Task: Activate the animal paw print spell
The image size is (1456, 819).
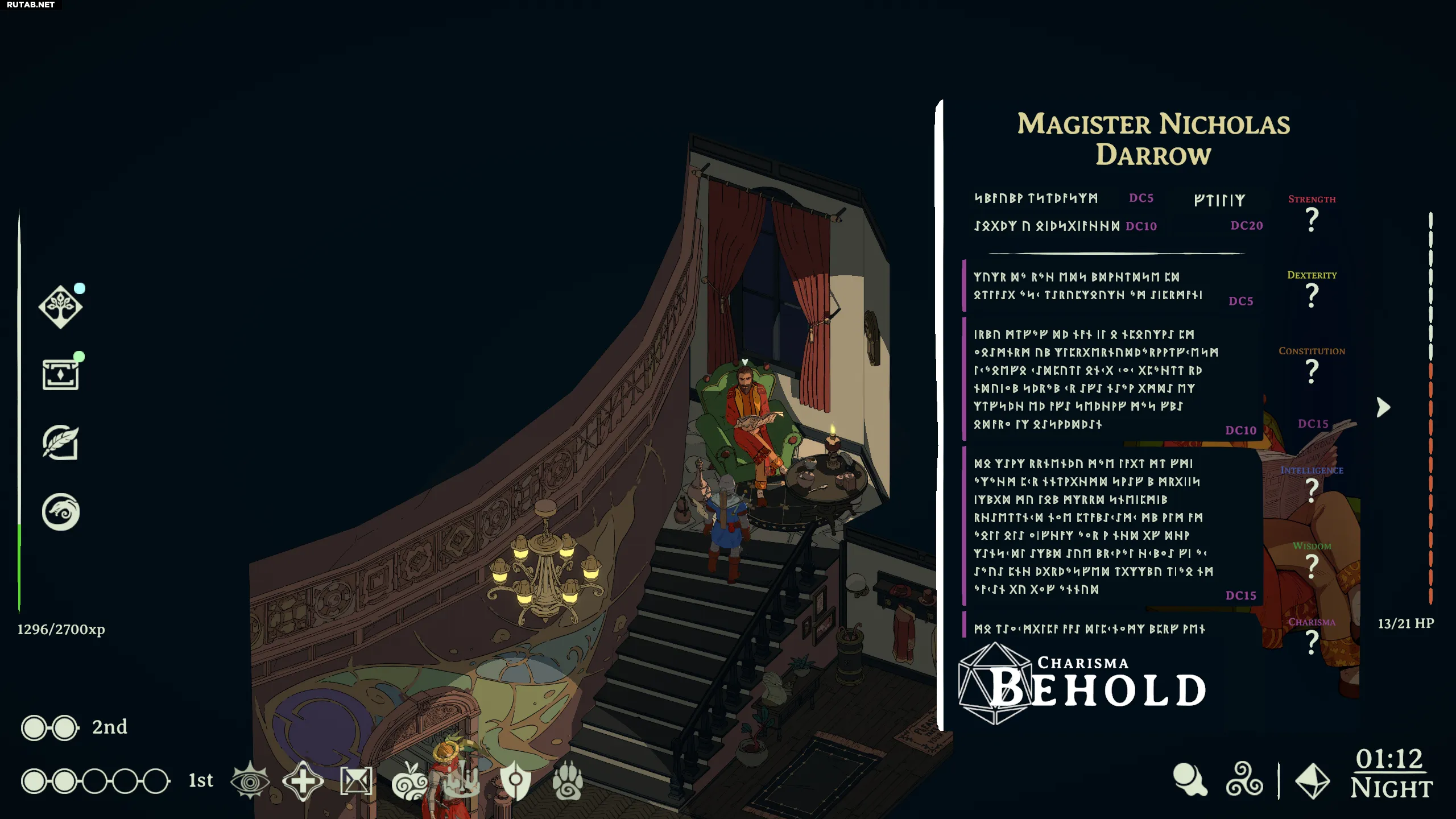Action: coord(568,781)
